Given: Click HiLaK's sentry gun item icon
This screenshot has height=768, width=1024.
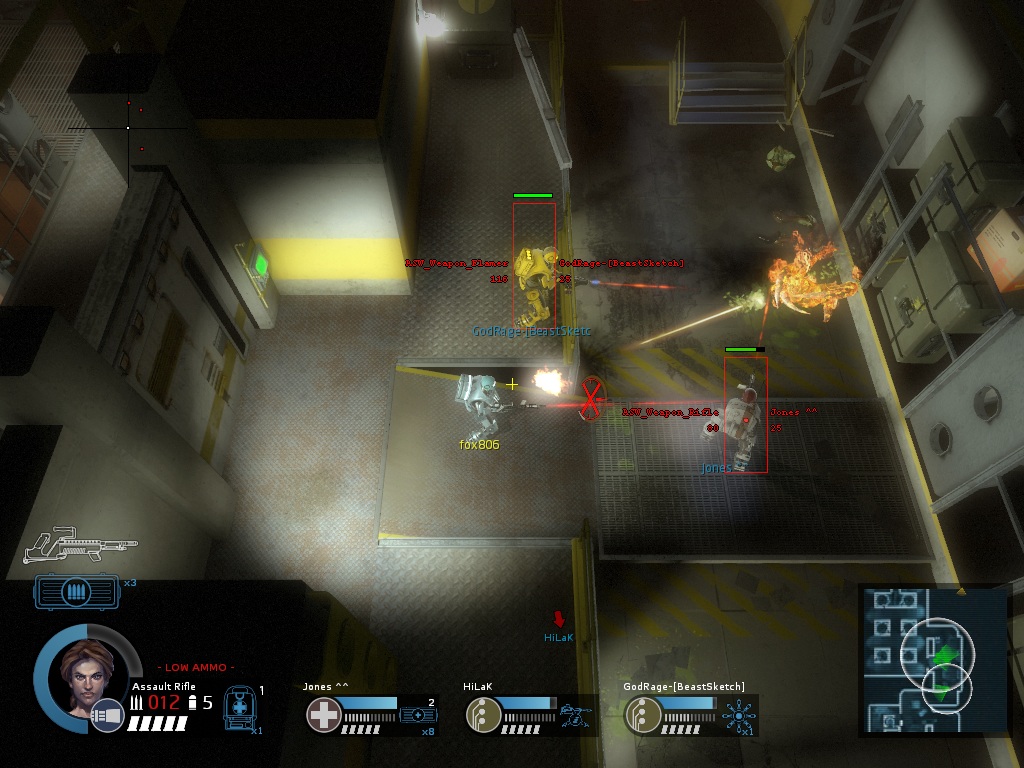Looking at the screenshot, I should tap(577, 715).
